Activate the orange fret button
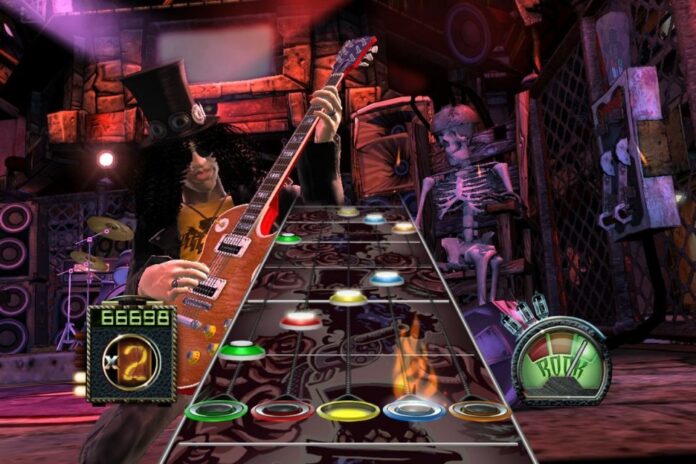696x464 pixels. [x=479, y=409]
